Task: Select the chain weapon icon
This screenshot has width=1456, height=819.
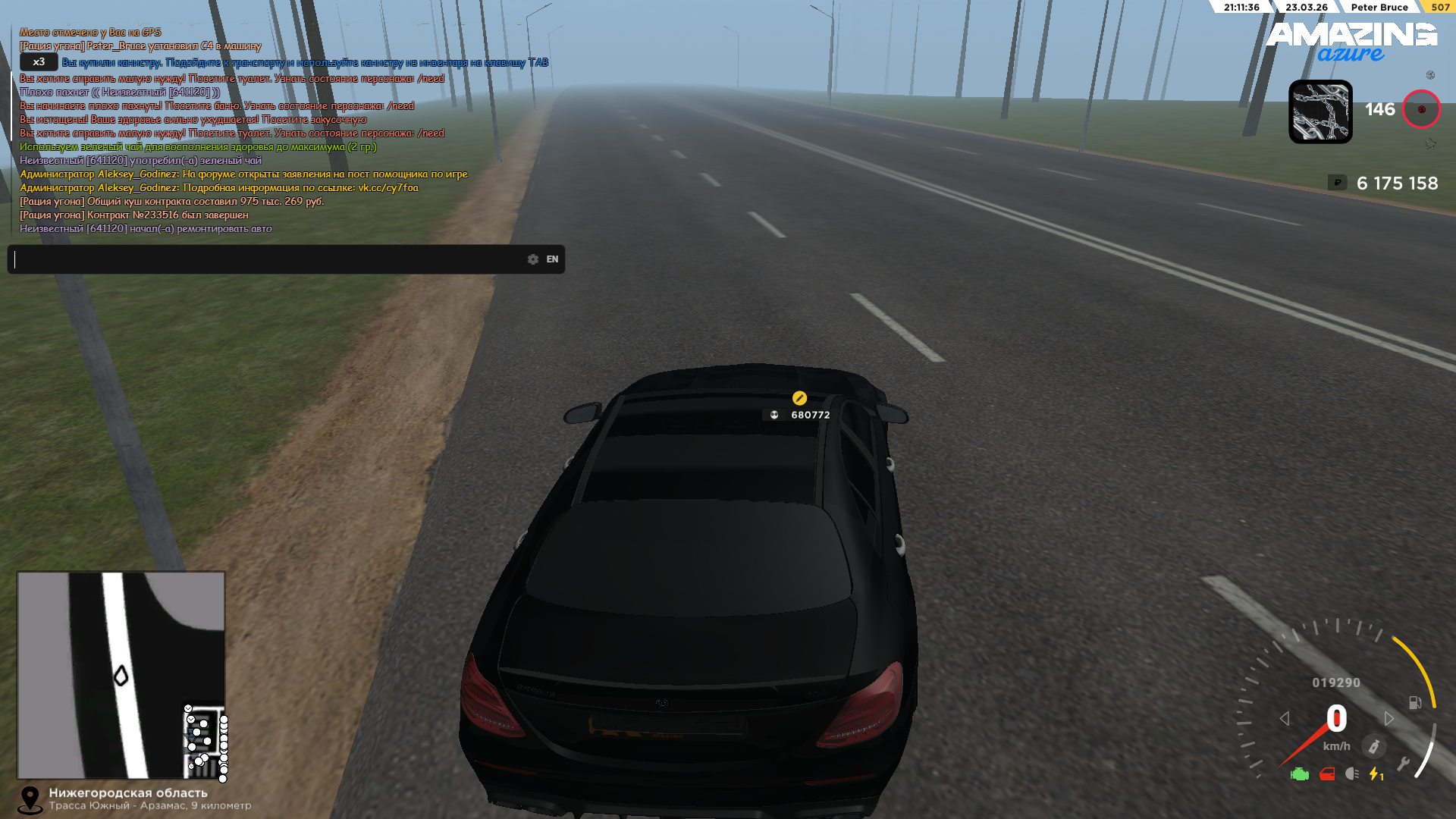Action: pos(1320,111)
